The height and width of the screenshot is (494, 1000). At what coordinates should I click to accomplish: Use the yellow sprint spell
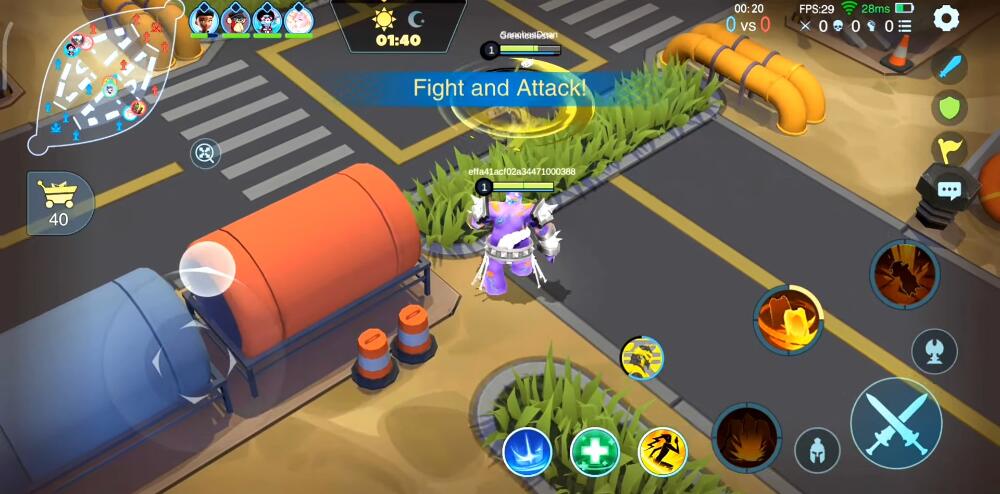(x=662, y=451)
